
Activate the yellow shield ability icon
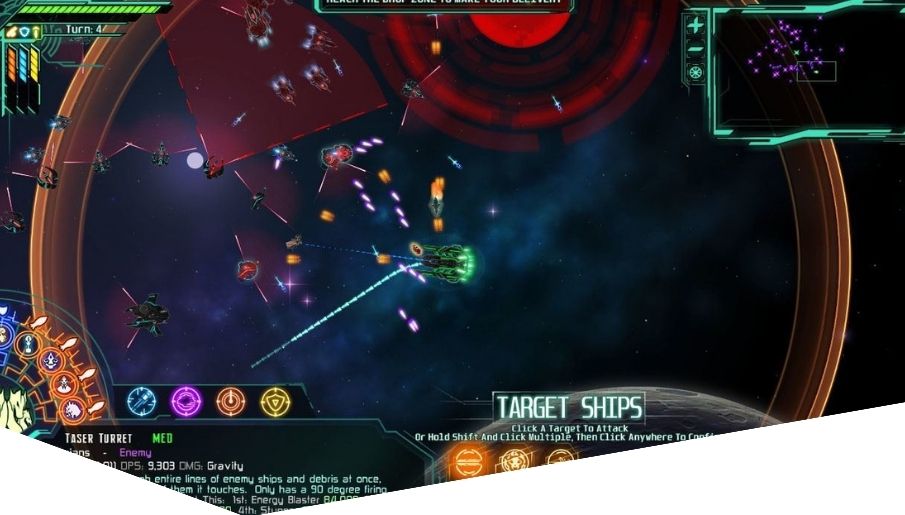coord(275,401)
